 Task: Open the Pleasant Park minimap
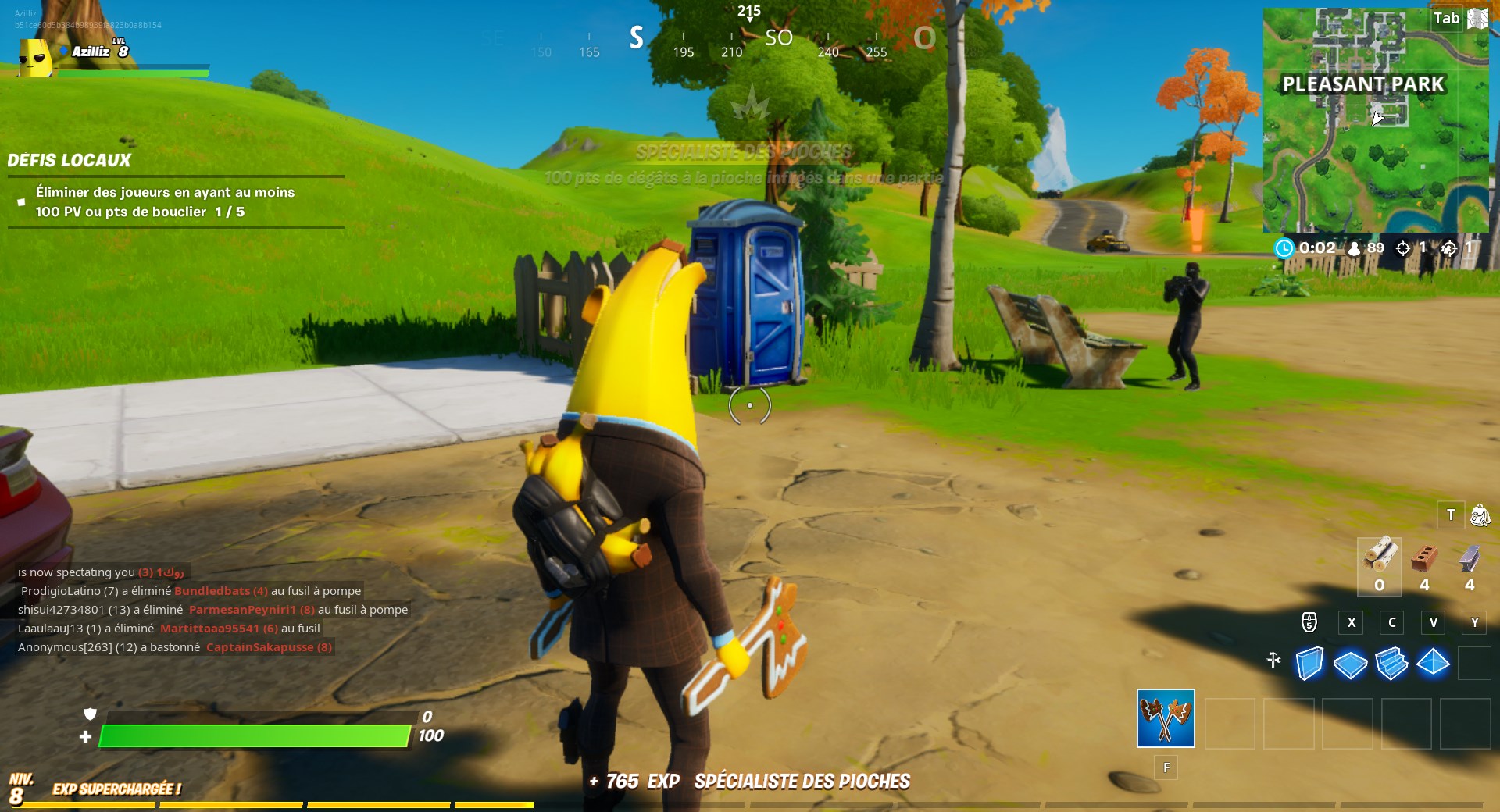pyautogui.click(x=1377, y=117)
